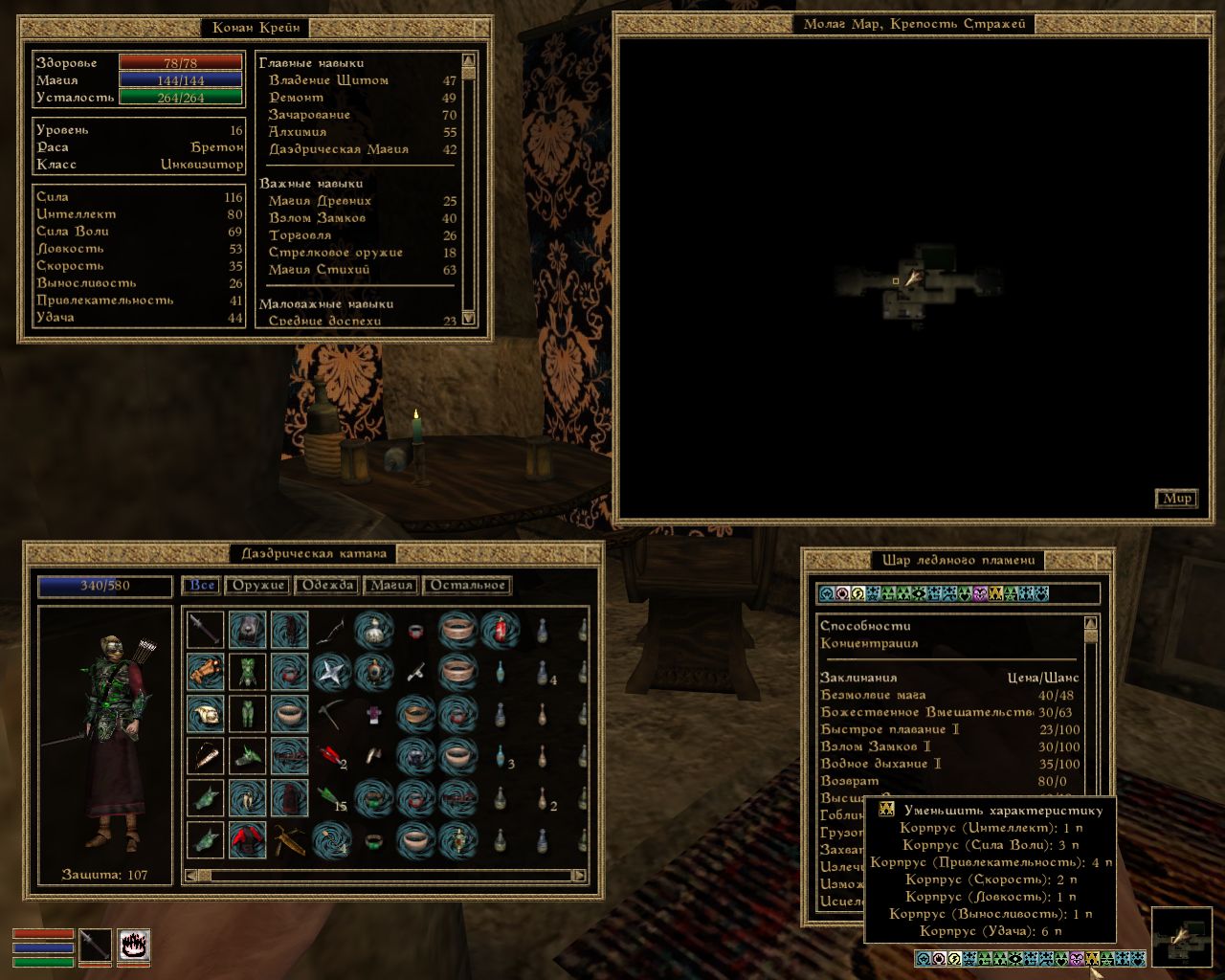Viewport: 1225px width, 980px height.
Task: Toggle the Мир world map button
Action: [1177, 499]
